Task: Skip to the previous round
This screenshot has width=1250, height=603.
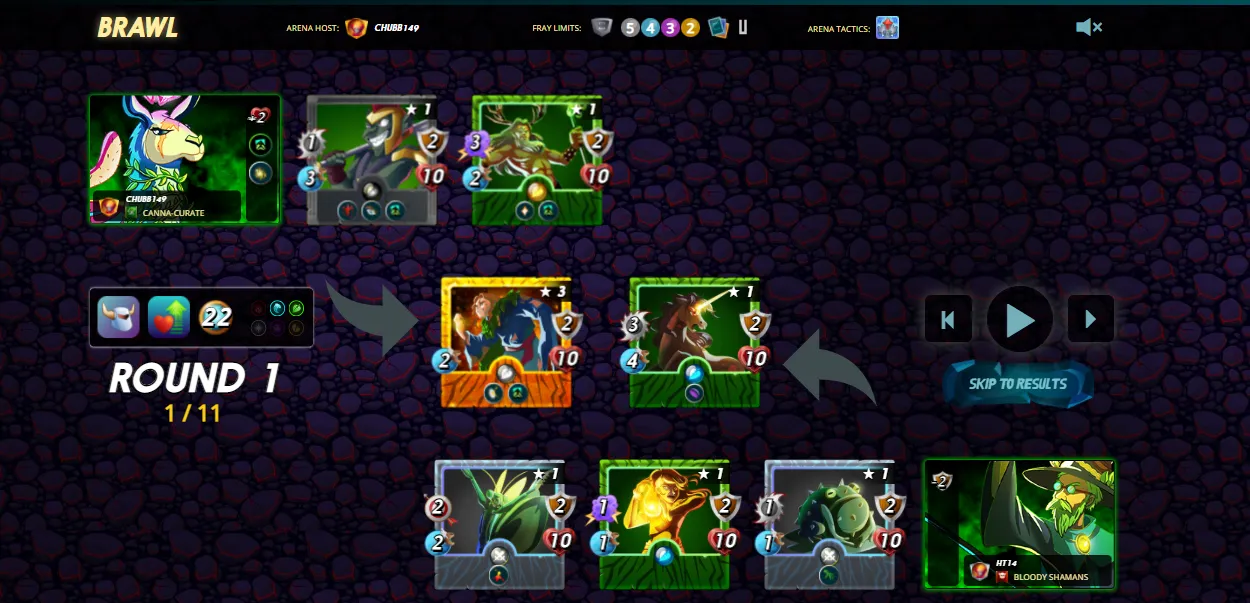Action: point(948,320)
